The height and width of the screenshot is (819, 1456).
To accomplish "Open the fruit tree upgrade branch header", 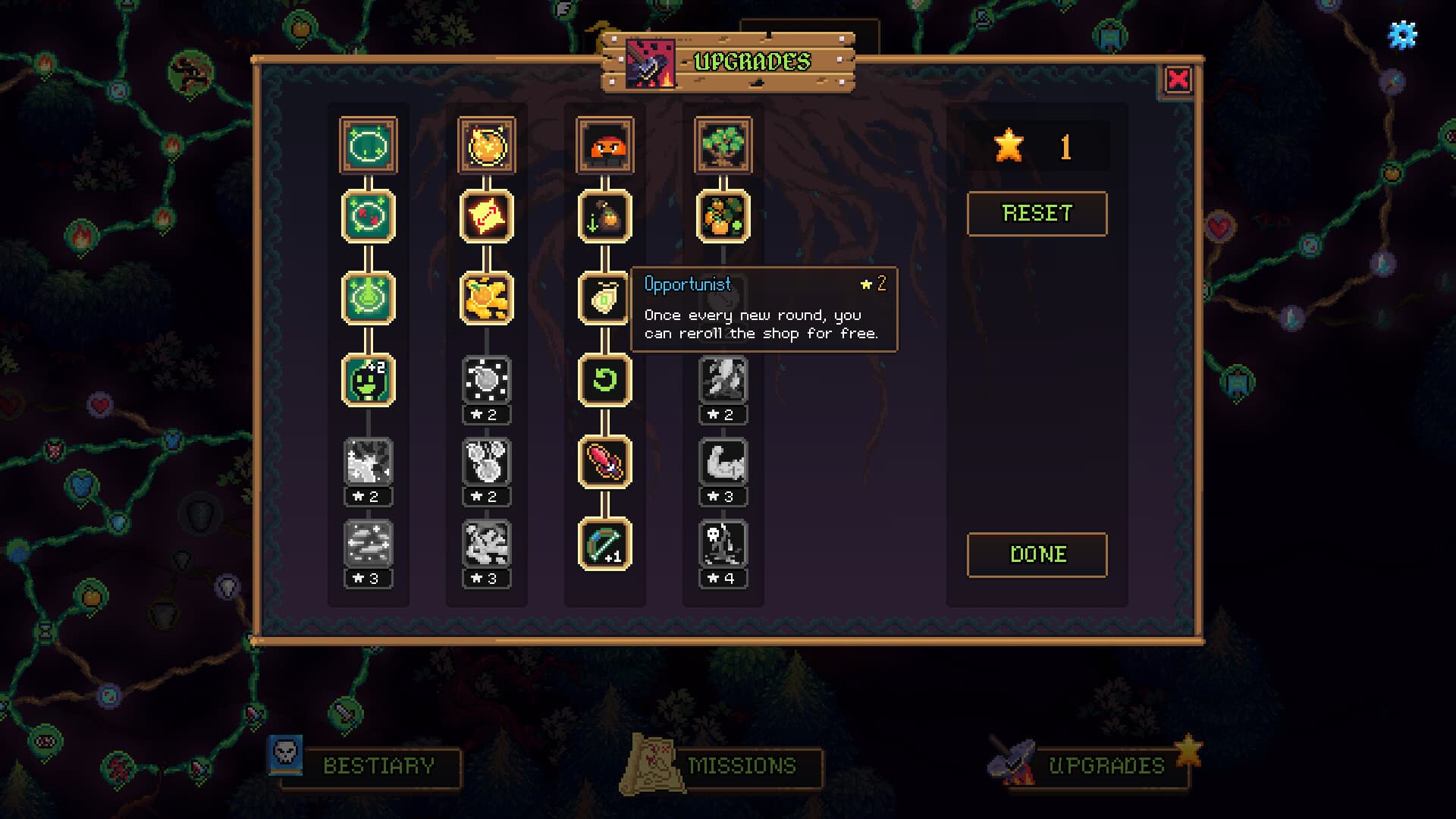I will coord(722,146).
